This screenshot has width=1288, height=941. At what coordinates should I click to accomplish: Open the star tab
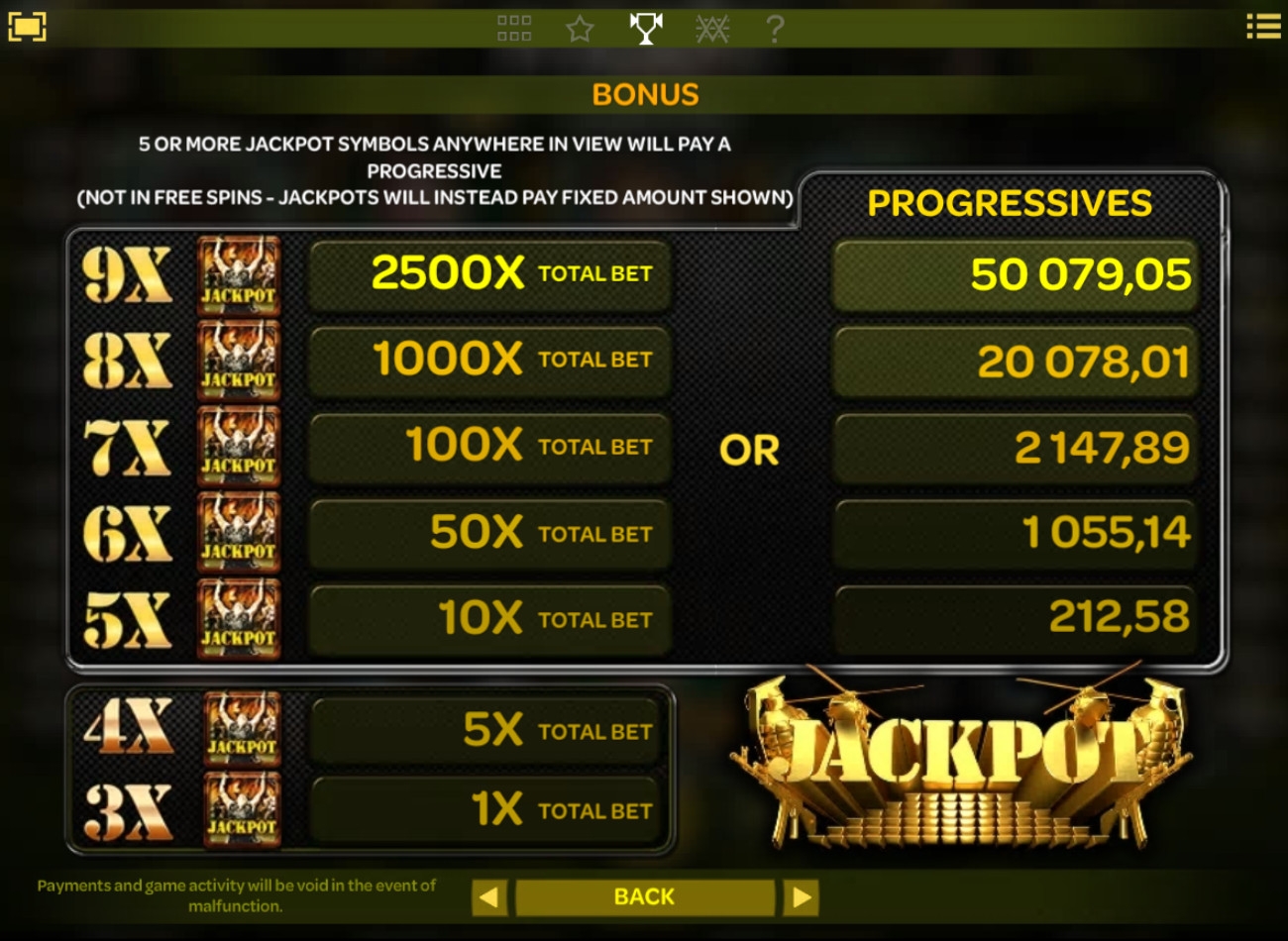[x=580, y=29]
